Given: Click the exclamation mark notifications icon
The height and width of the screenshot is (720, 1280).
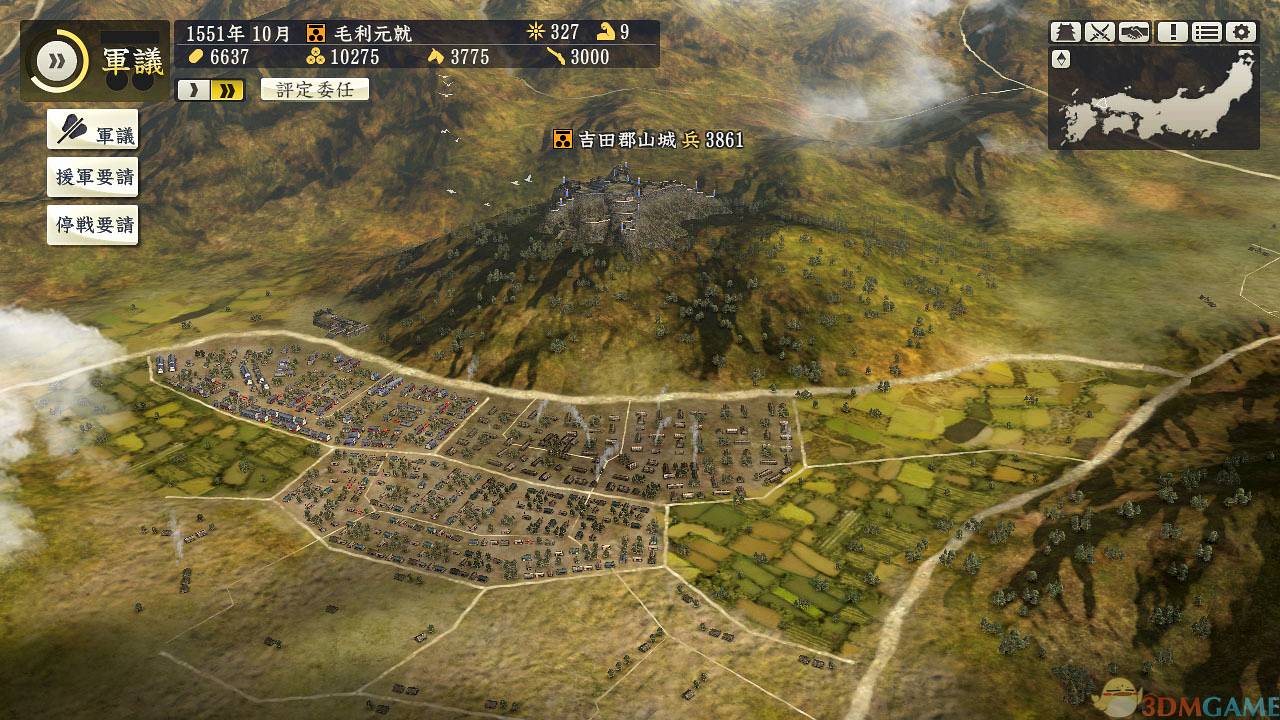Looking at the screenshot, I should (1172, 31).
